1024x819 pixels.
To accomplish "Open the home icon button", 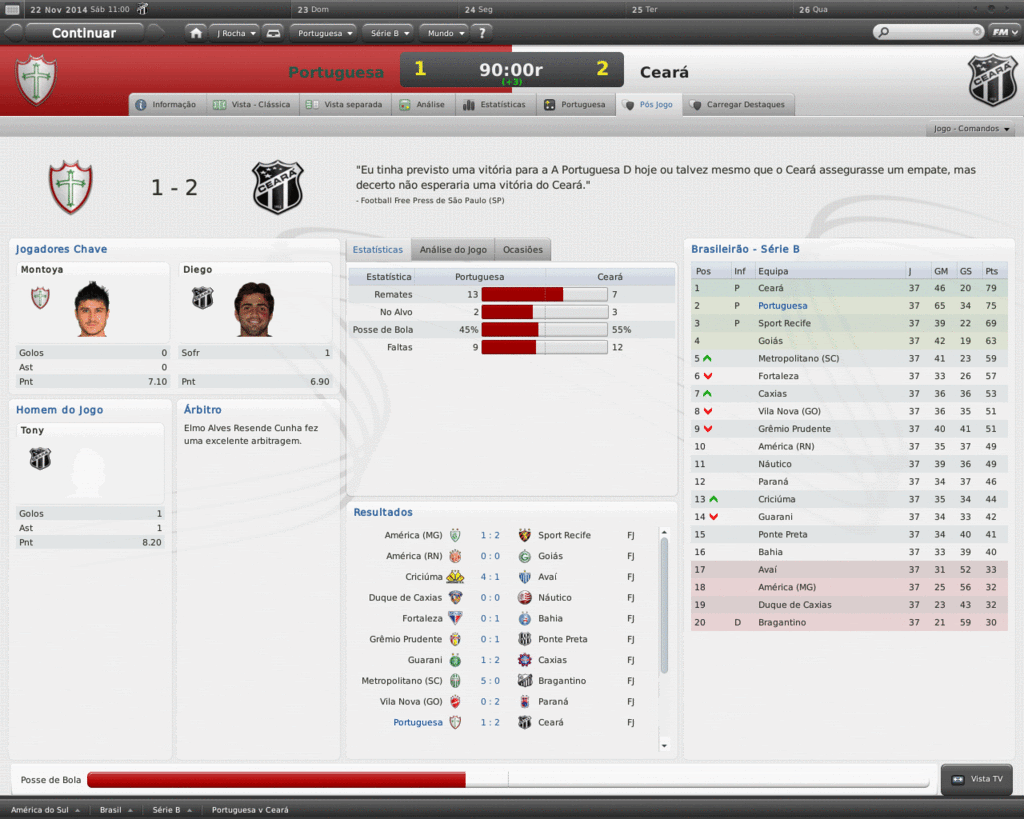I will click(196, 33).
